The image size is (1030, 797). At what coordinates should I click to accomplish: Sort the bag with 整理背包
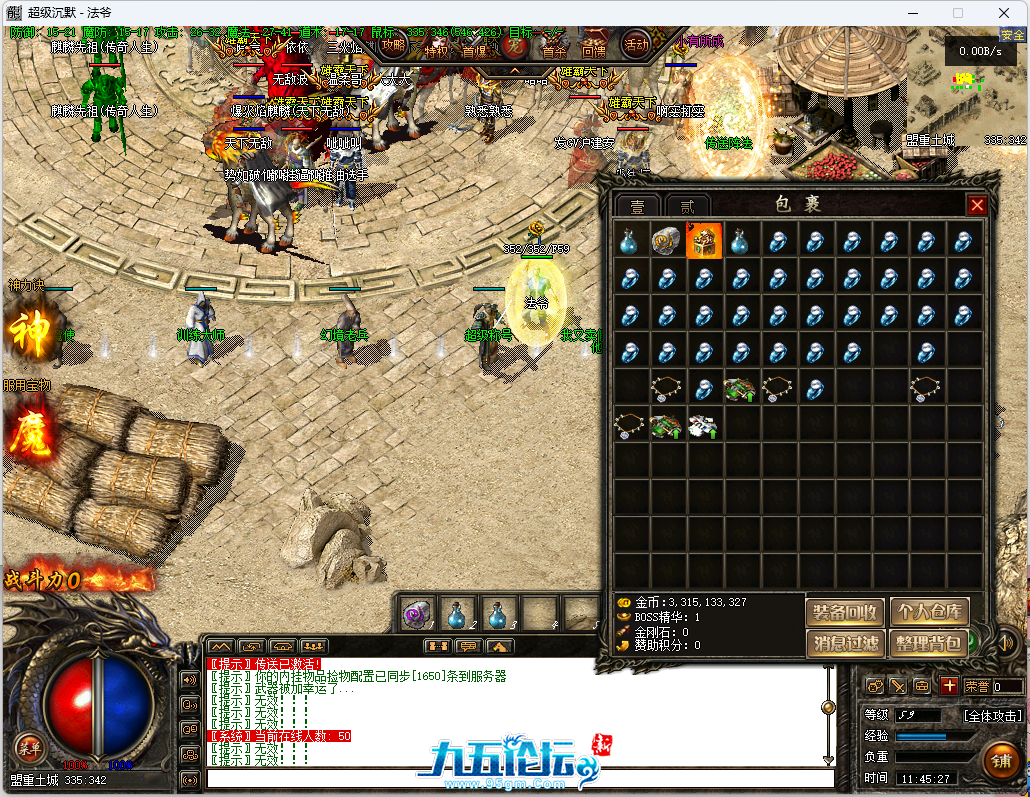pos(929,644)
